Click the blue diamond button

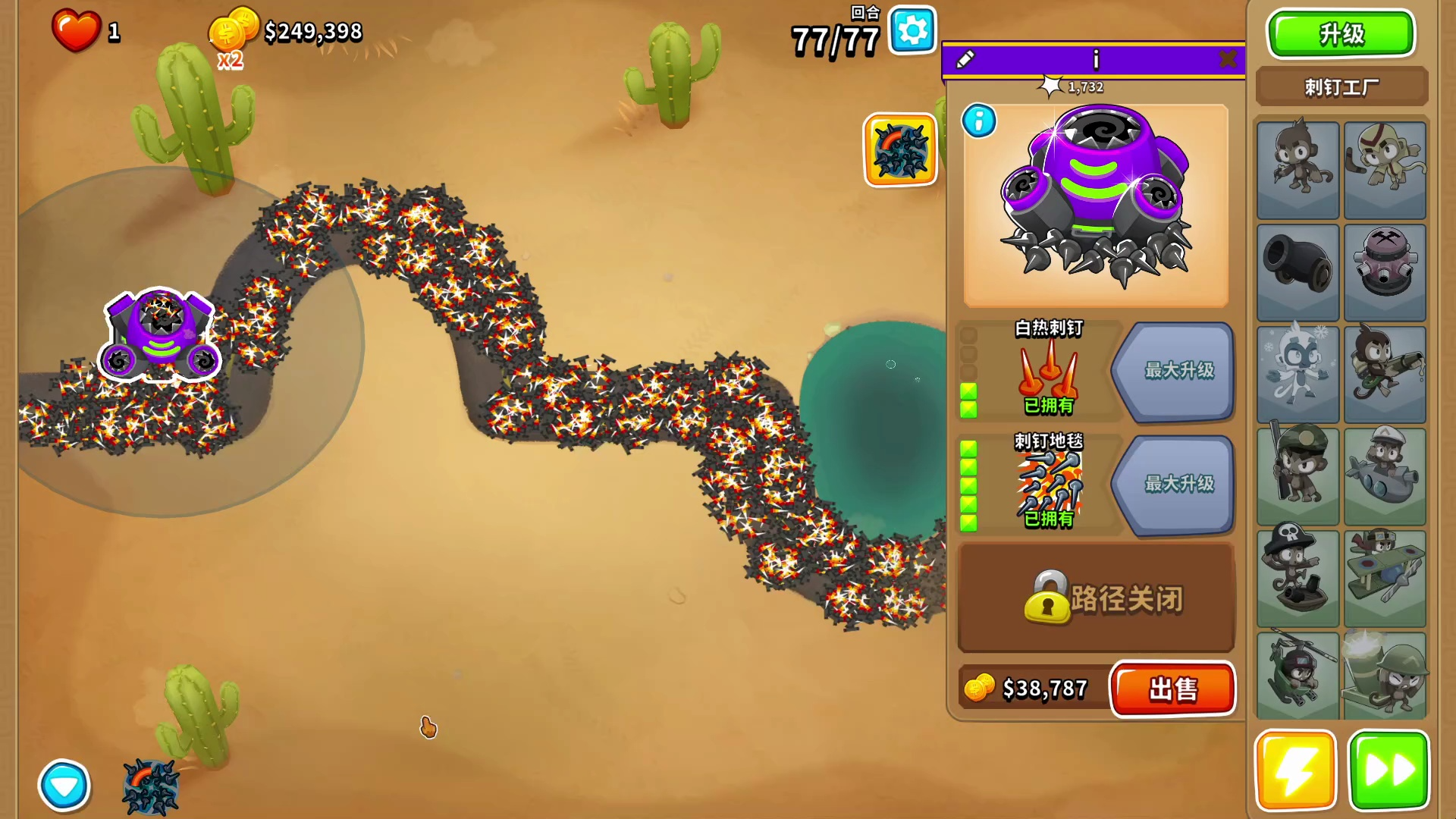[64, 786]
